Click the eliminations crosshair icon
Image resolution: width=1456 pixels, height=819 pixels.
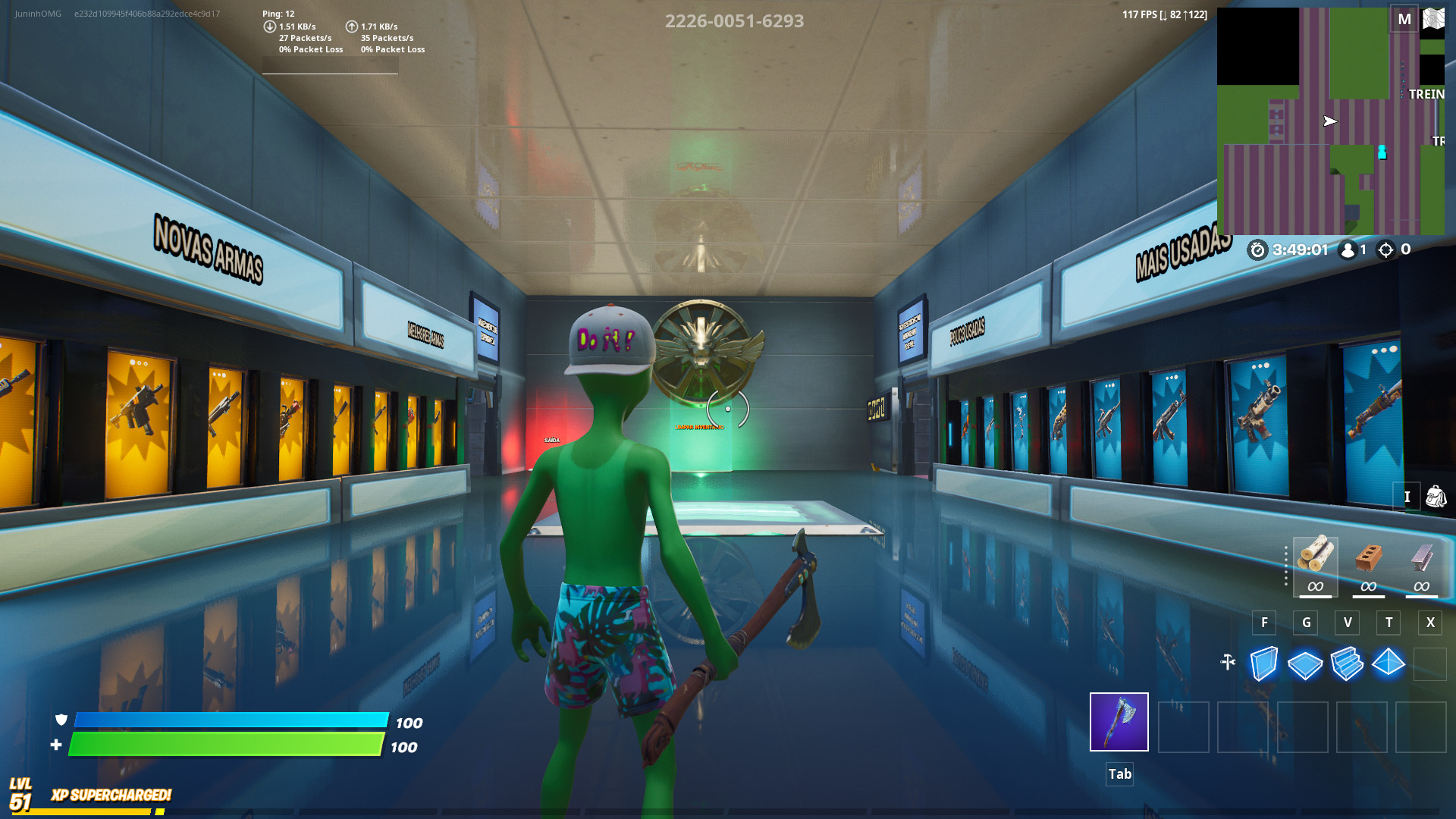click(1388, 250)
